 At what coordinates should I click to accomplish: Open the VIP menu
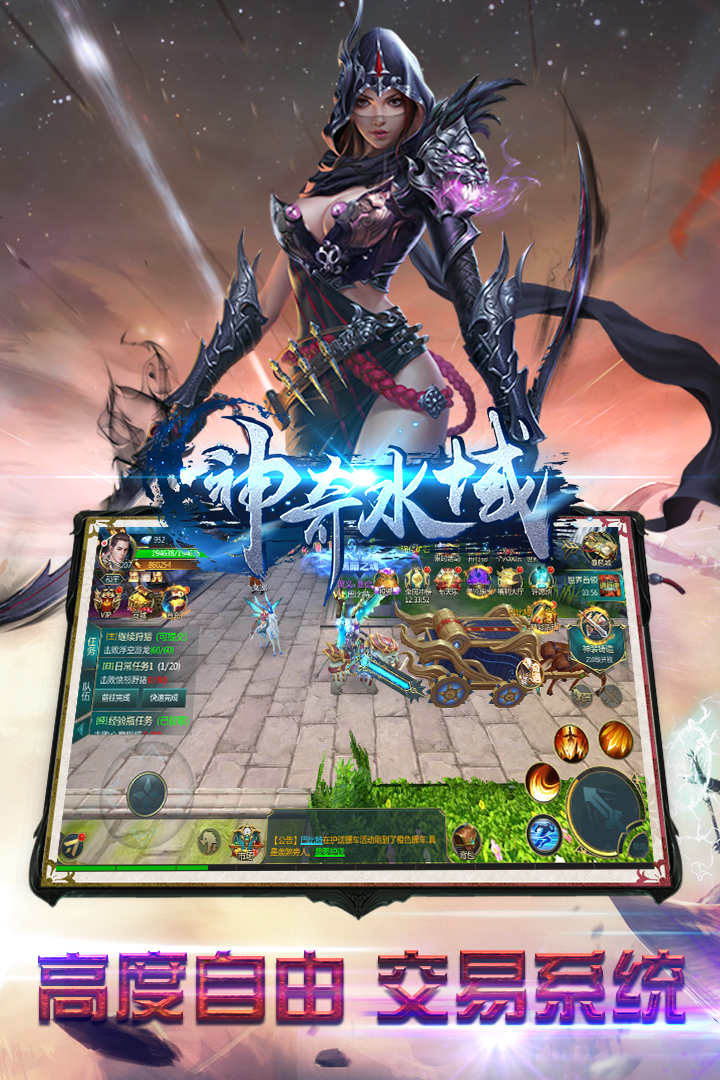click(108, 600)
